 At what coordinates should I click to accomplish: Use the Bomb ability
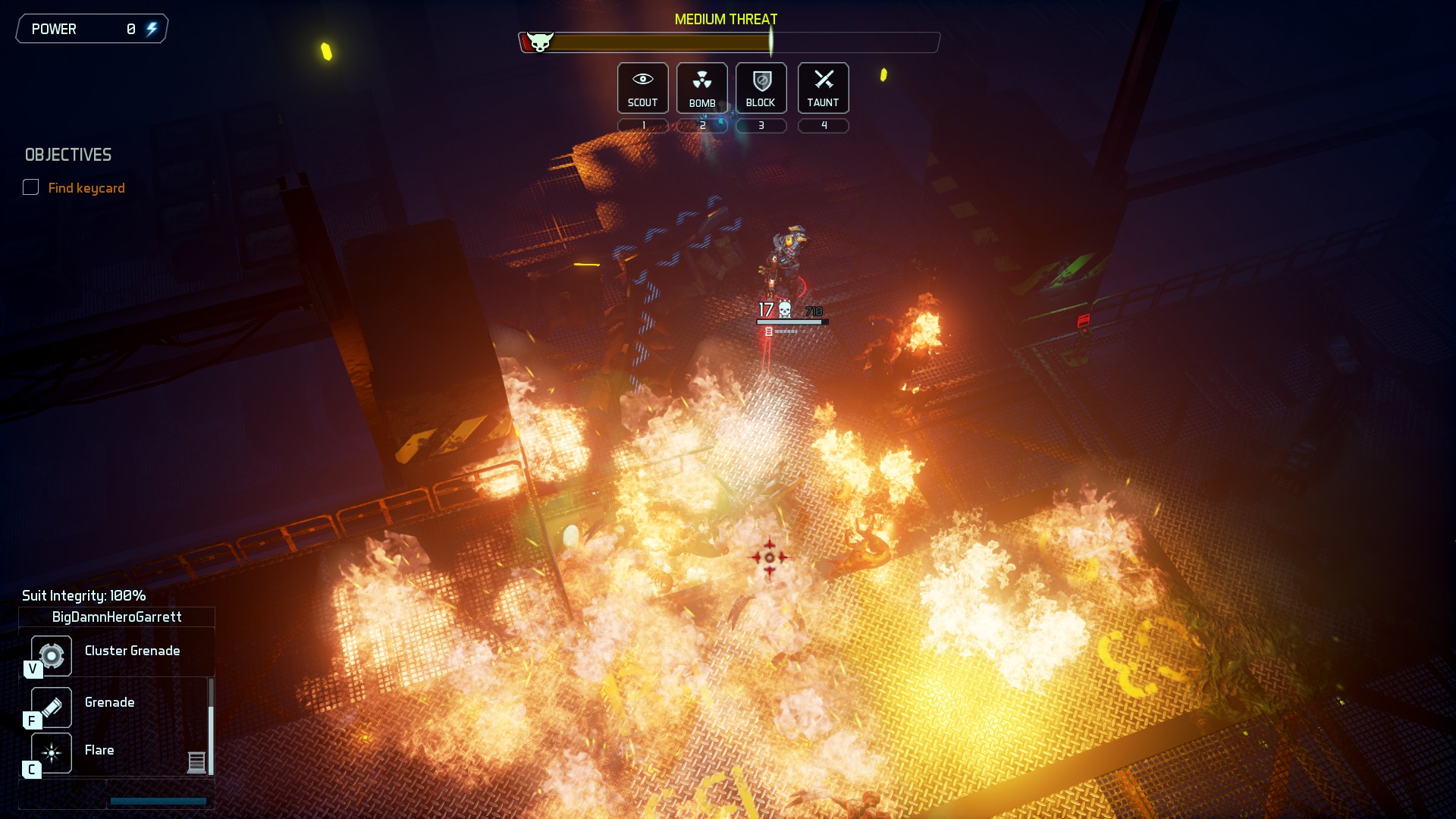click(x=701, y=88)
